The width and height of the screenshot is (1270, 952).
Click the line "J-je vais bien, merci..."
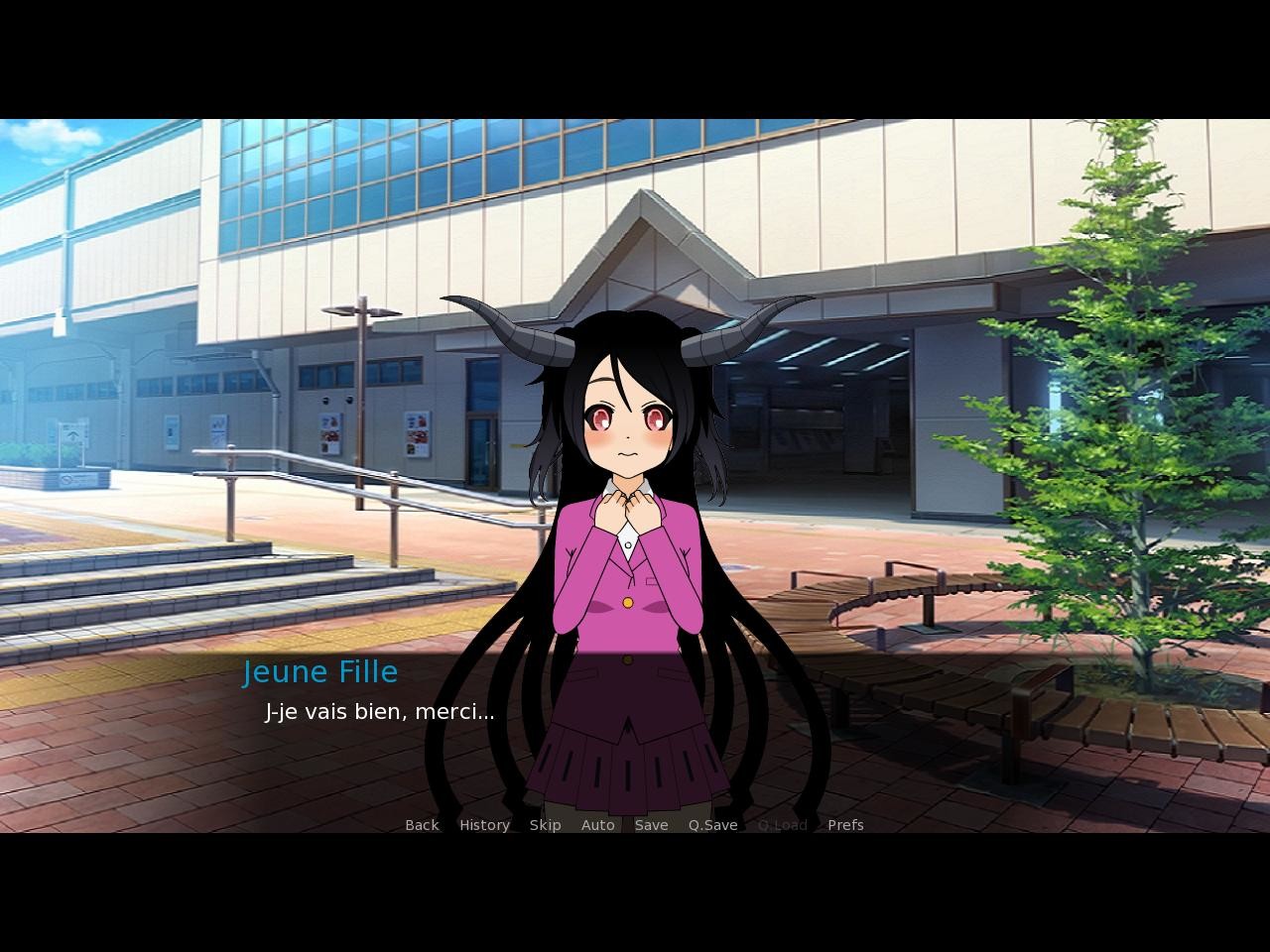point(380,711)
